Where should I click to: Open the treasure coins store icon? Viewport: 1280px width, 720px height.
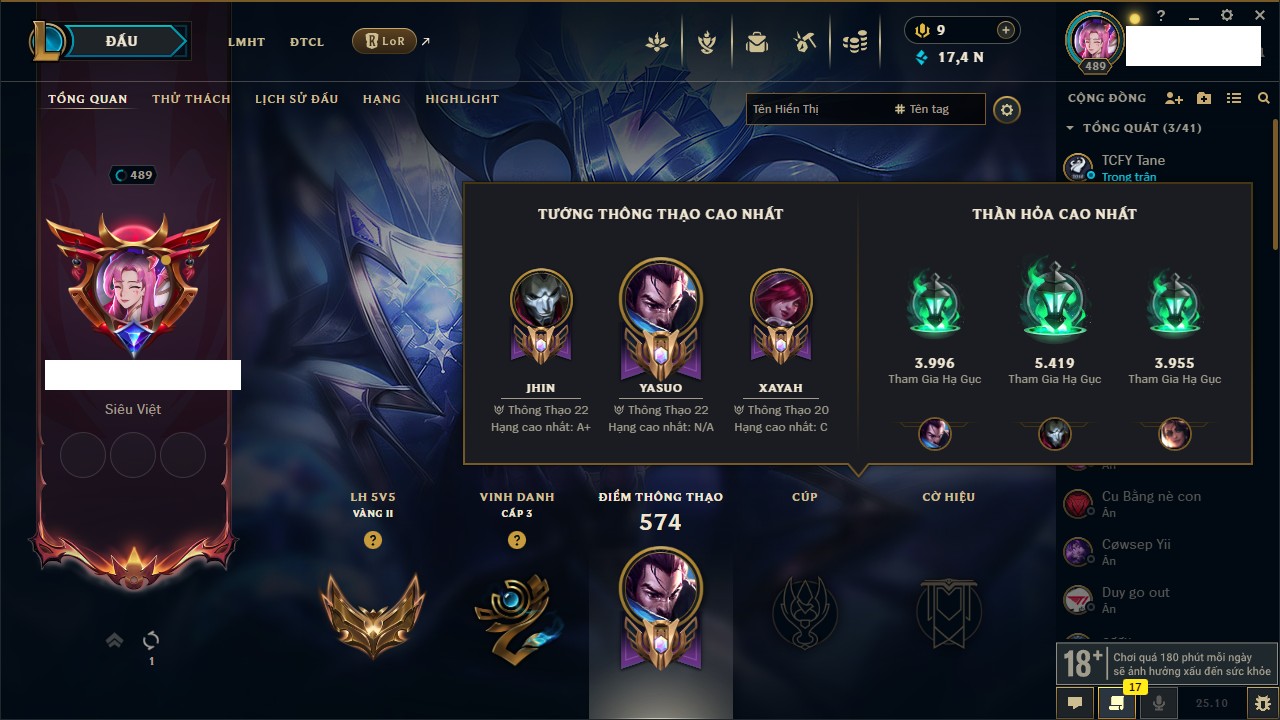click(854, 42)
